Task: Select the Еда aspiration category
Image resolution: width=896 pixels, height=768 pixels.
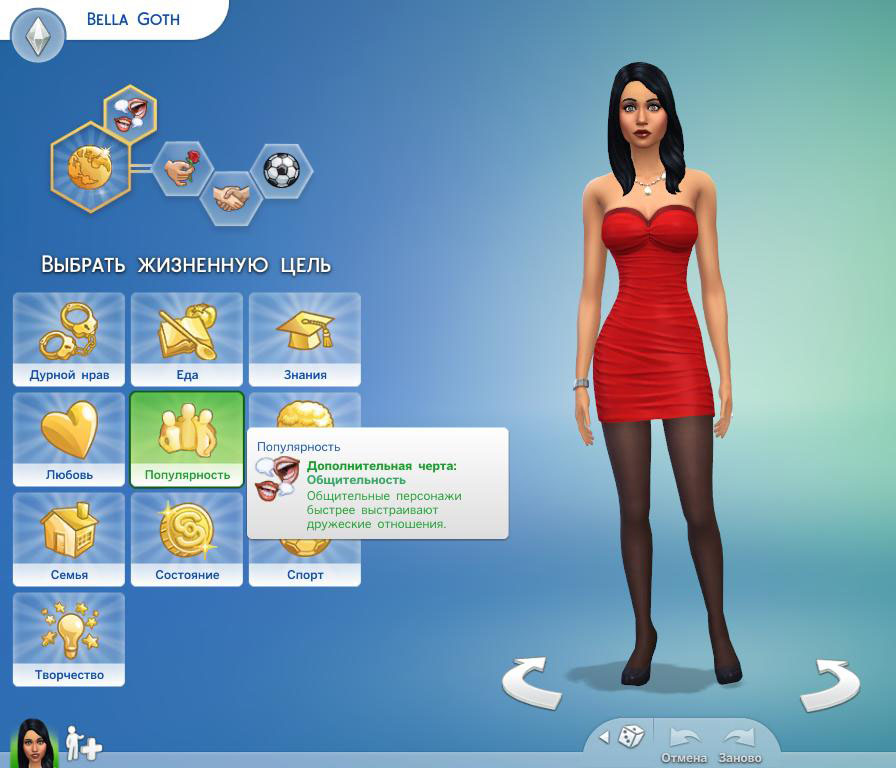Action: [x=187, y=339]
